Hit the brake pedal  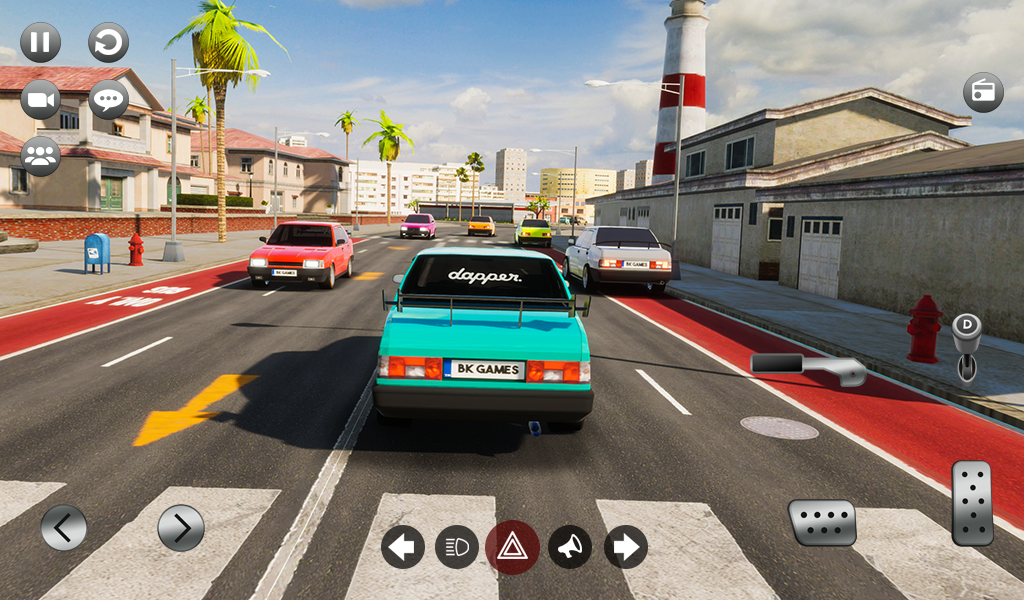pyautogui.click(x=822, y=522)
